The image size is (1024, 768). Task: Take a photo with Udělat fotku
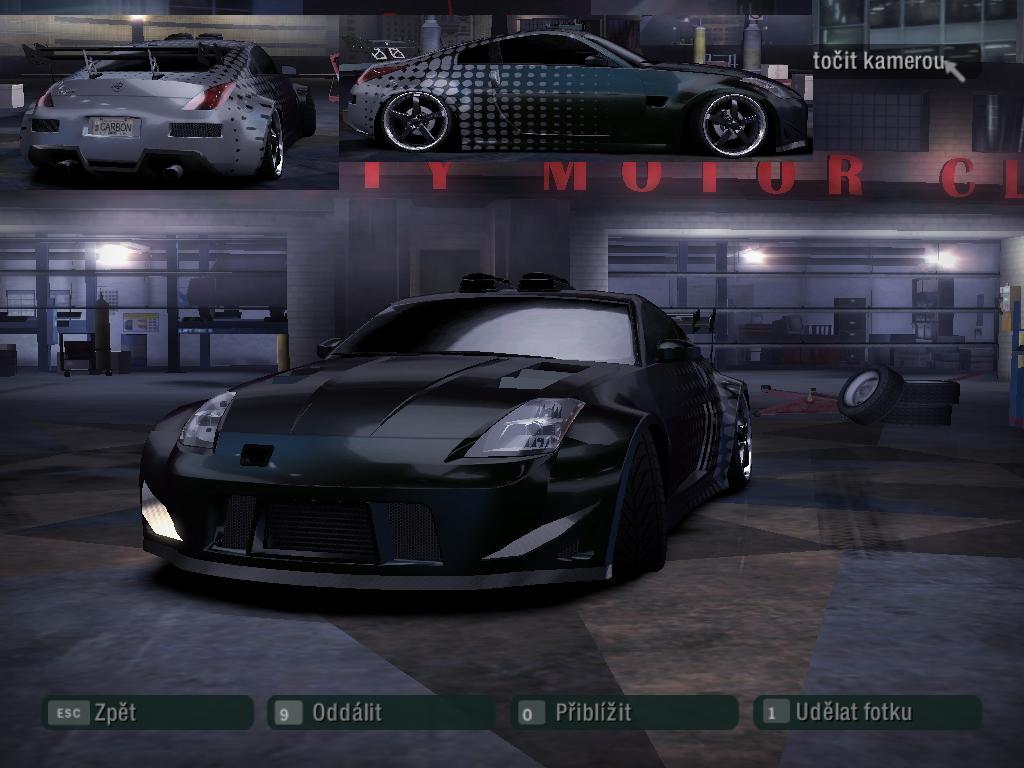tap(866, 713)
